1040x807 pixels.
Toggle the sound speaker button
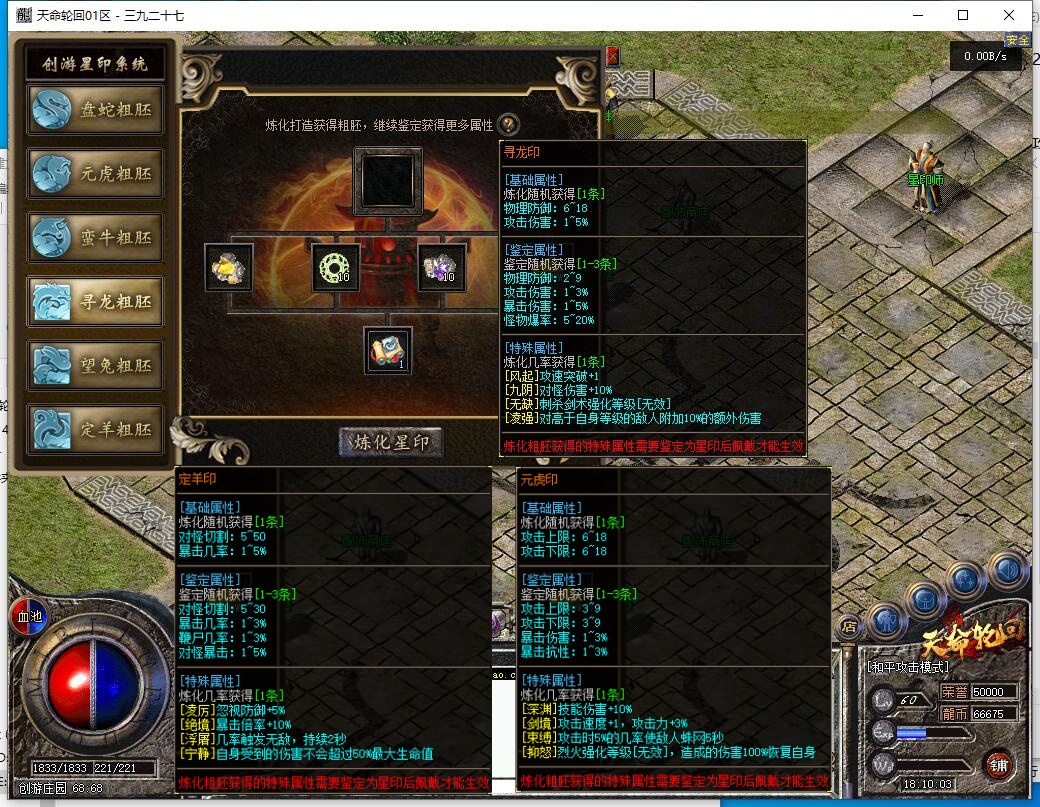[1007, 570]
